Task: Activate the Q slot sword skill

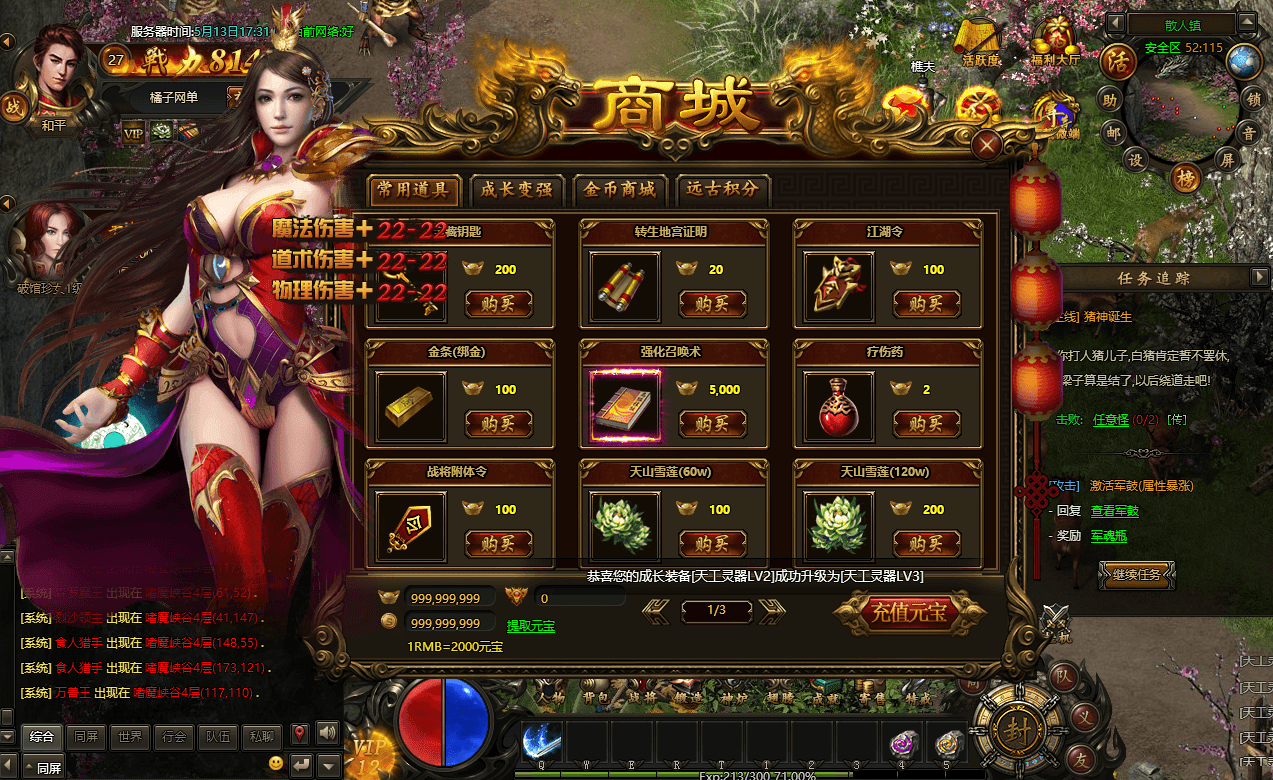Action: [541, 744]
